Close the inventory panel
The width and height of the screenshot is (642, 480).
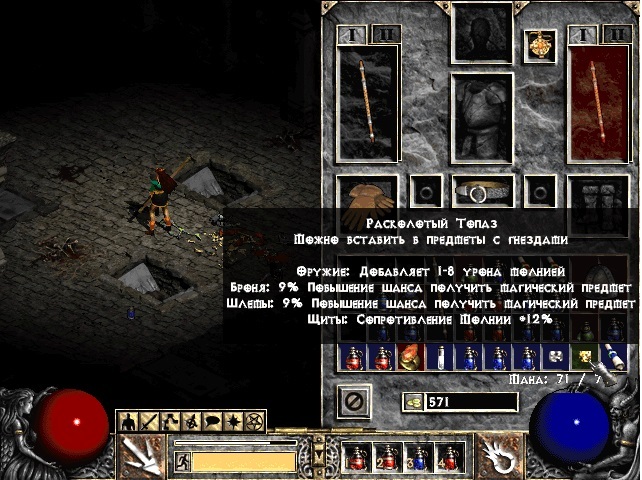point(352,402)
